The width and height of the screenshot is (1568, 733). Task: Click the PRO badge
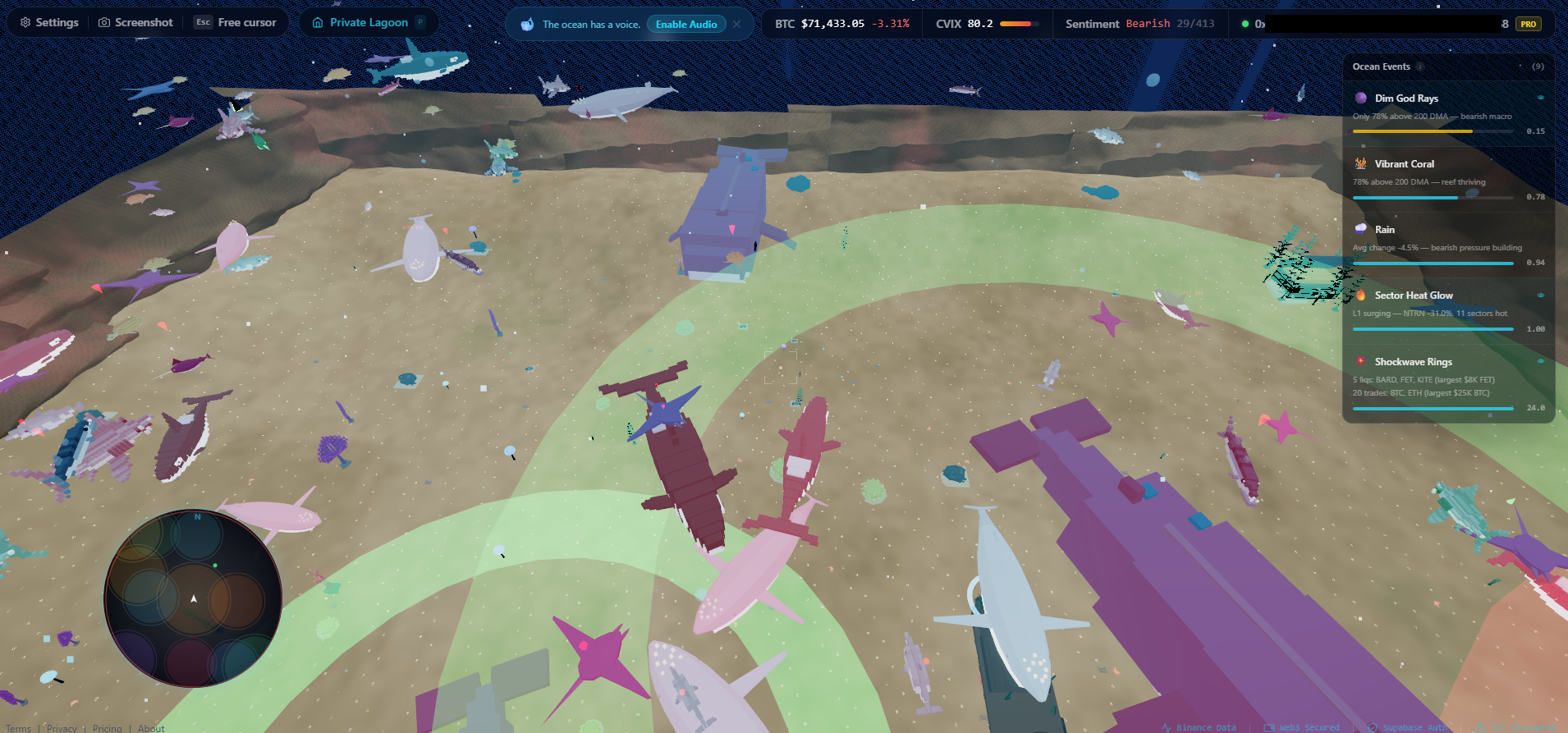[x=1528, y=24]
